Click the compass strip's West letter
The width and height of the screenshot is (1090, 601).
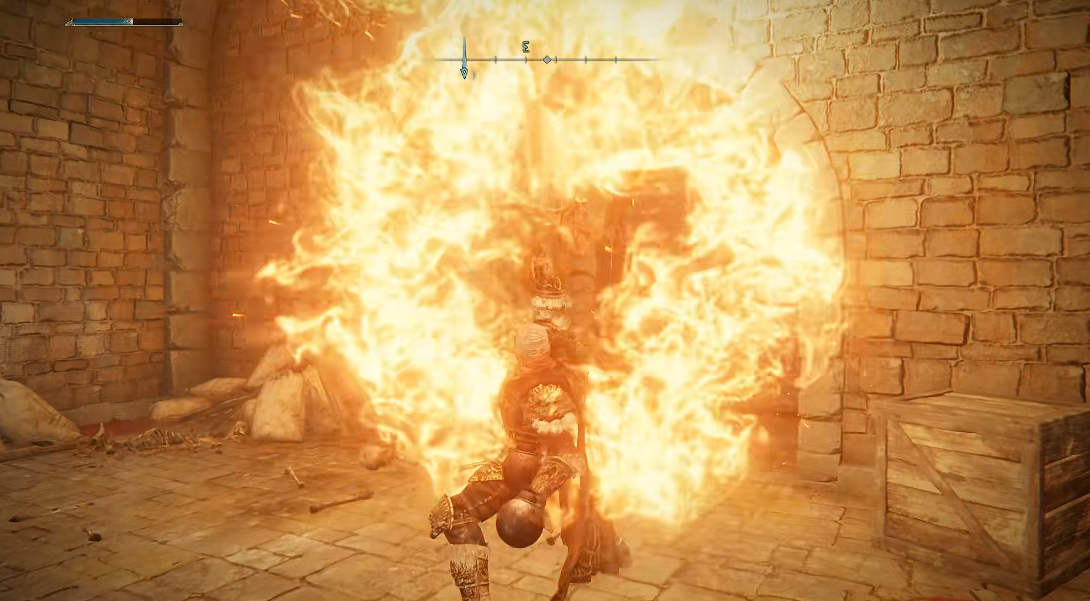[526, 46]
